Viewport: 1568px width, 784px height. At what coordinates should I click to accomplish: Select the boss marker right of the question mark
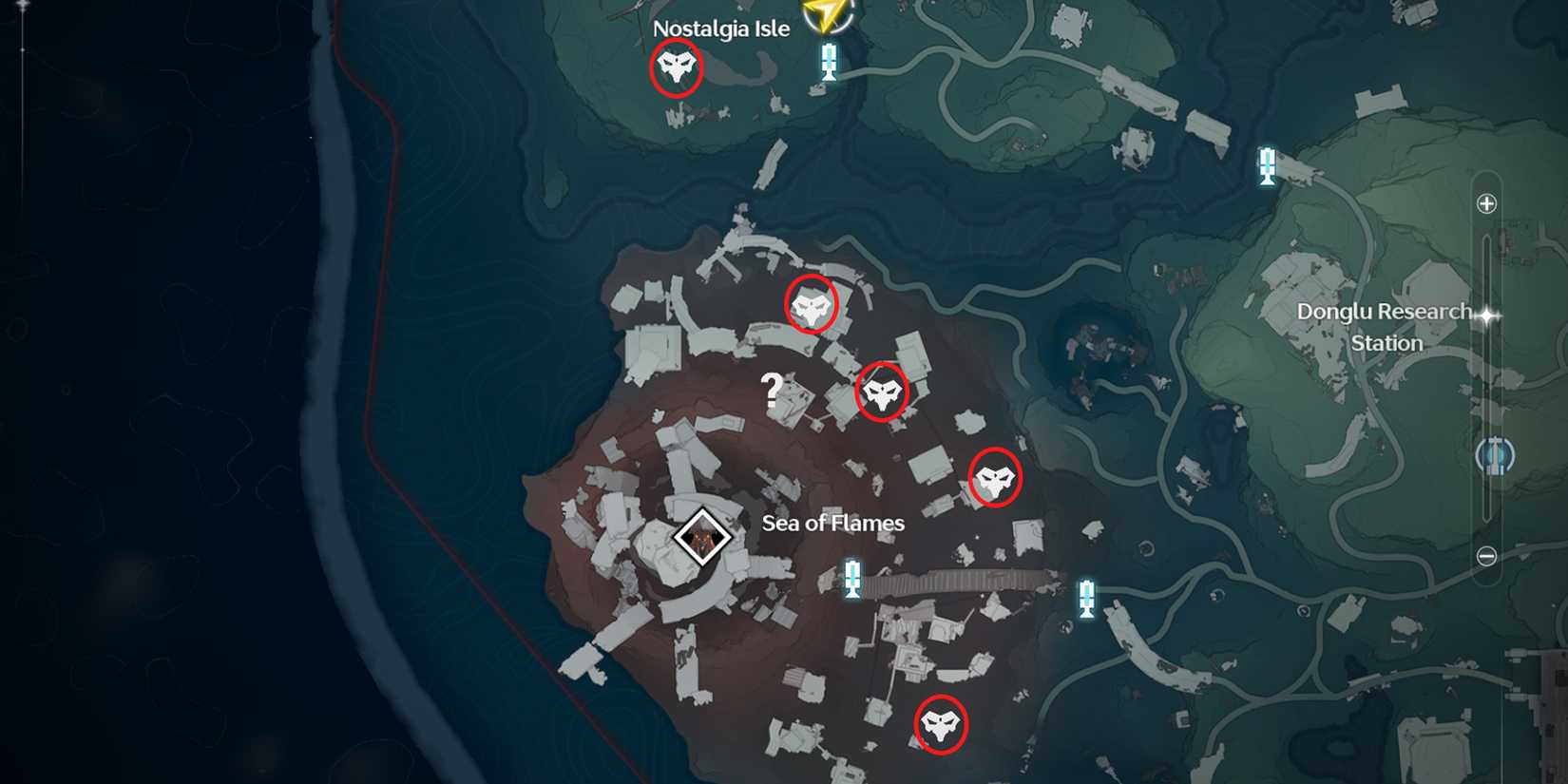click(x=884, y=390)
